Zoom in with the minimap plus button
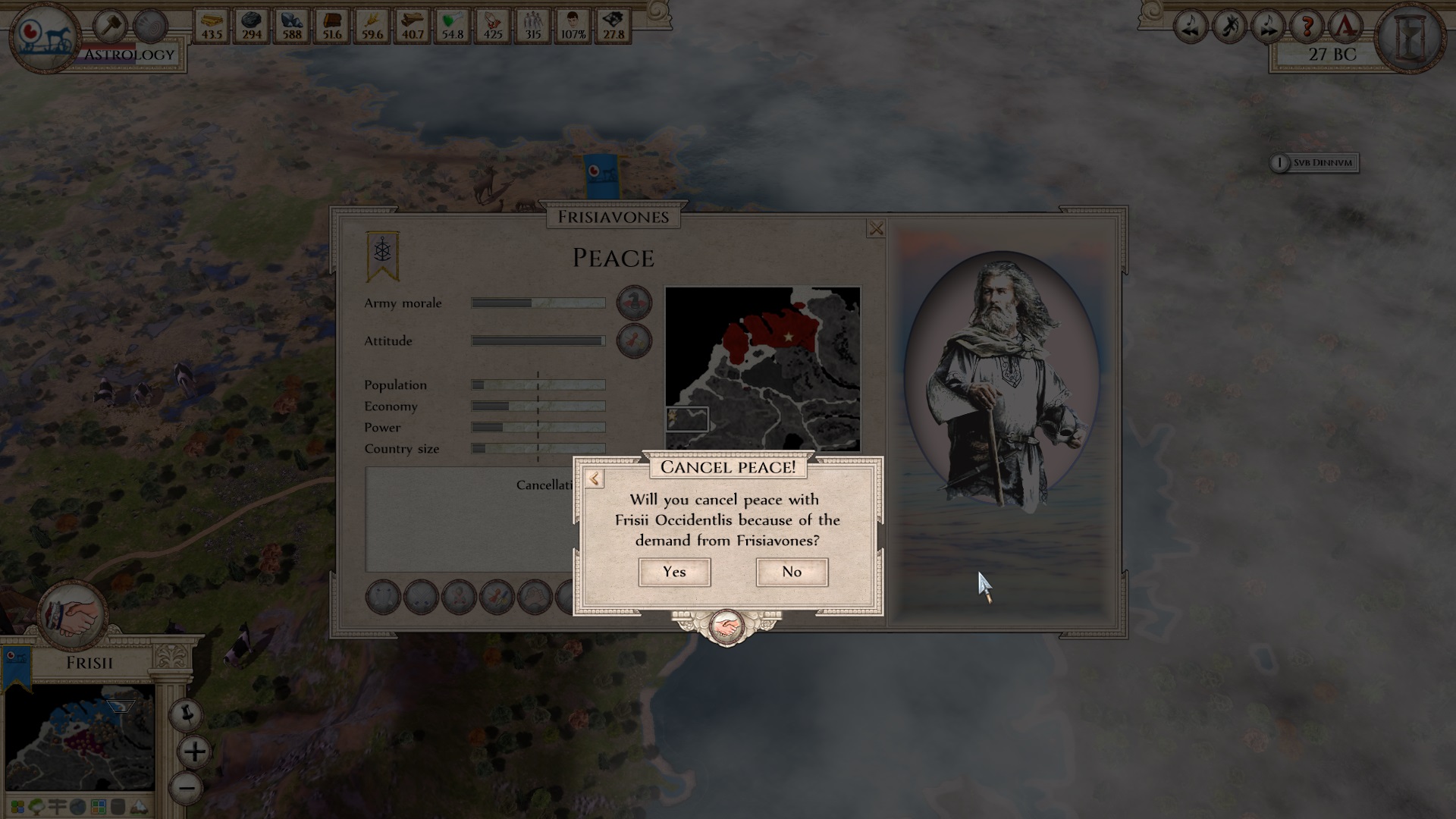Image resolution: width=1456 pixels, height=819 pixels. pos(194,752)
